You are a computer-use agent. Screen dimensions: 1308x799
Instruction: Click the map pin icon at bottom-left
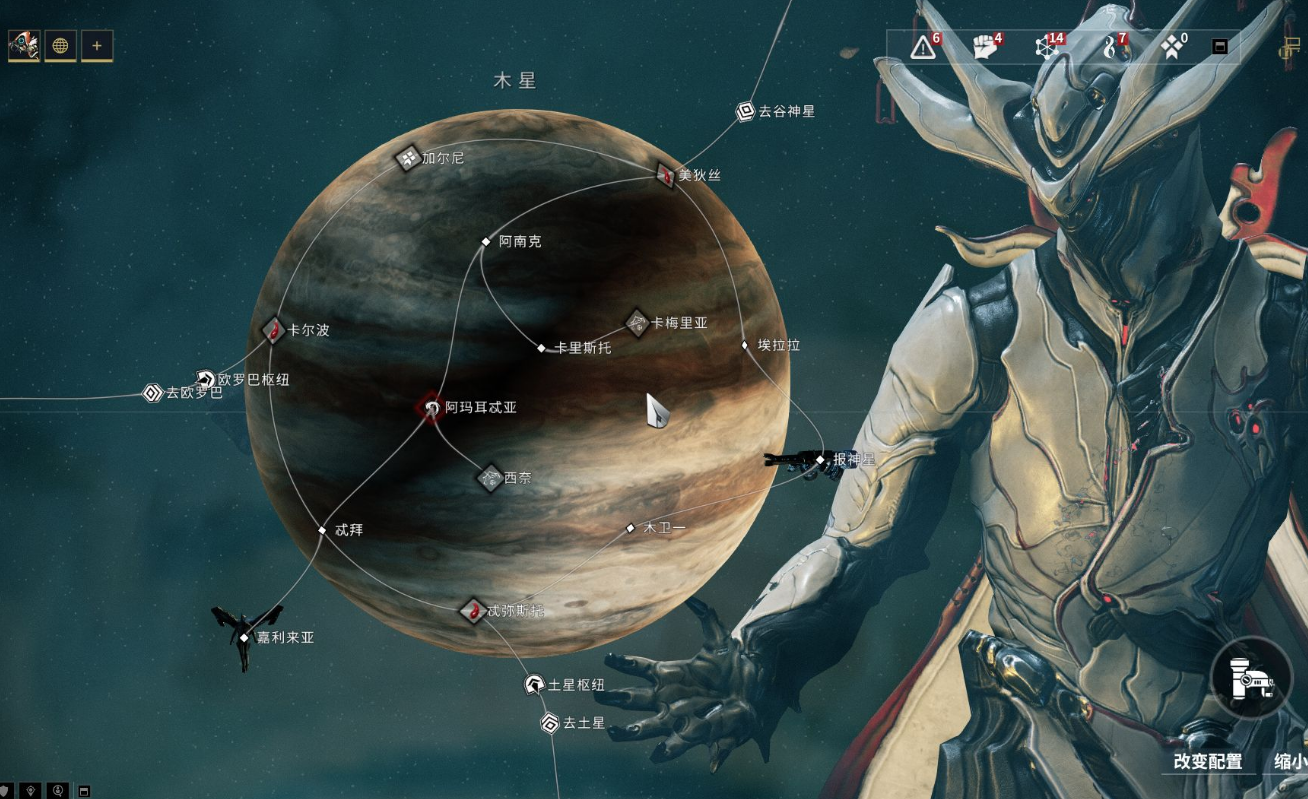[31, 792]
